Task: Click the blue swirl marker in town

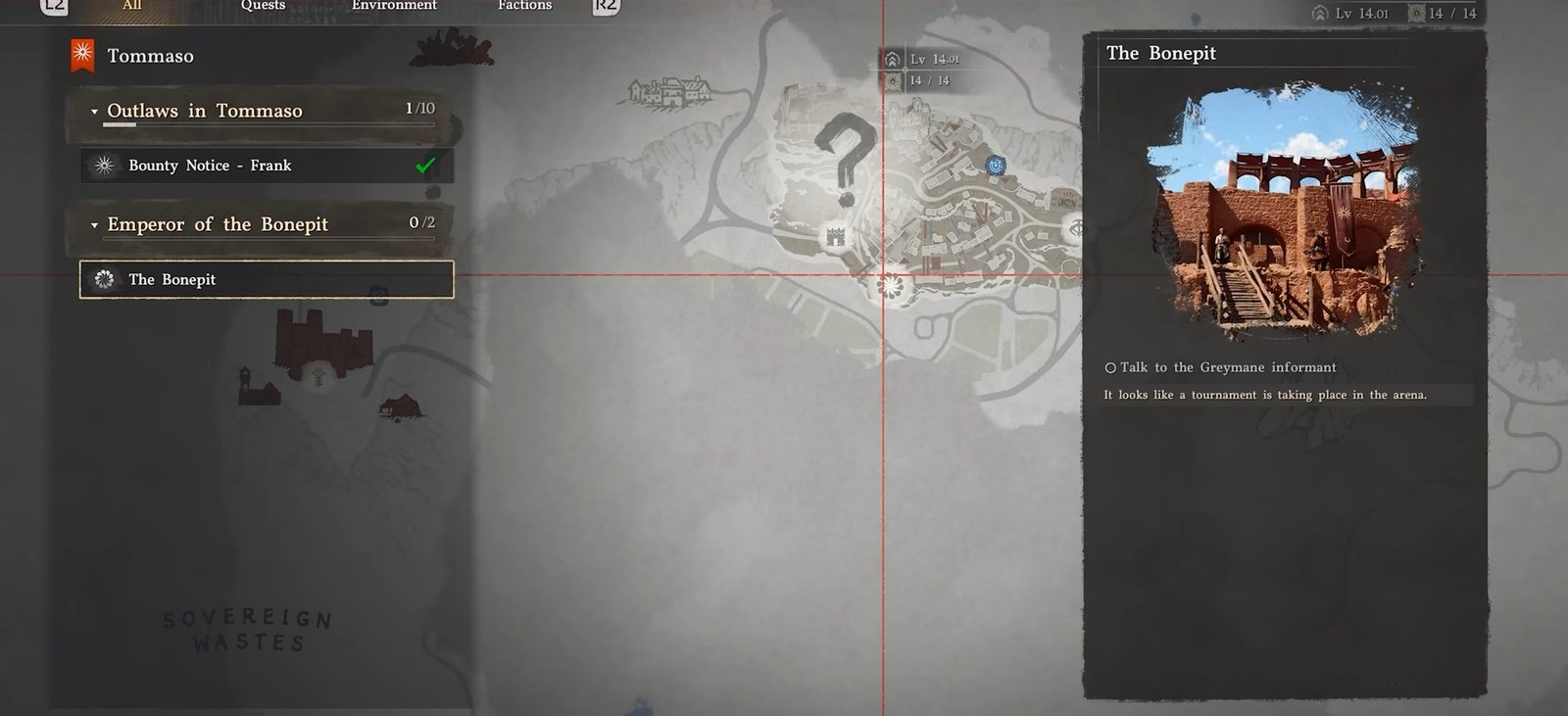Action: click(x=996, y=166)
